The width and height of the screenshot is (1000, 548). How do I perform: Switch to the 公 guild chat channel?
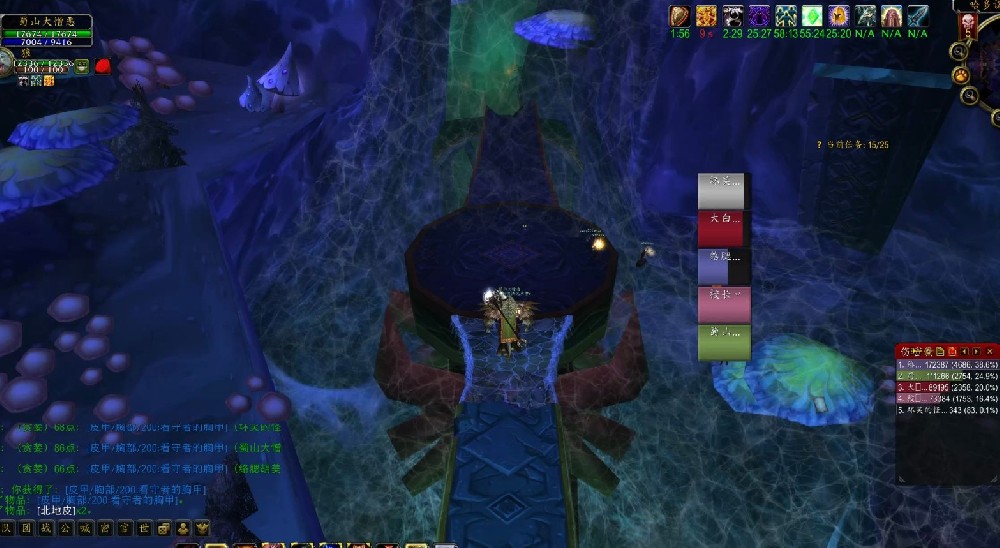coord(65,528)
